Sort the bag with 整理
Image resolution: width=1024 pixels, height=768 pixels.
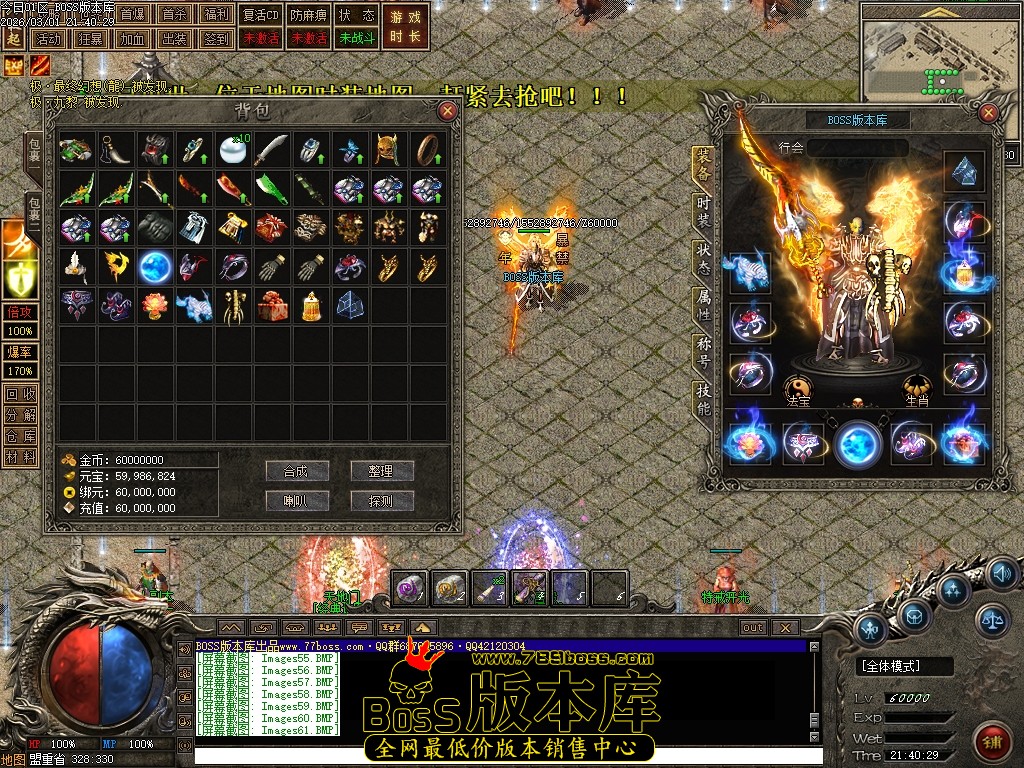click(x=381, y=471)
